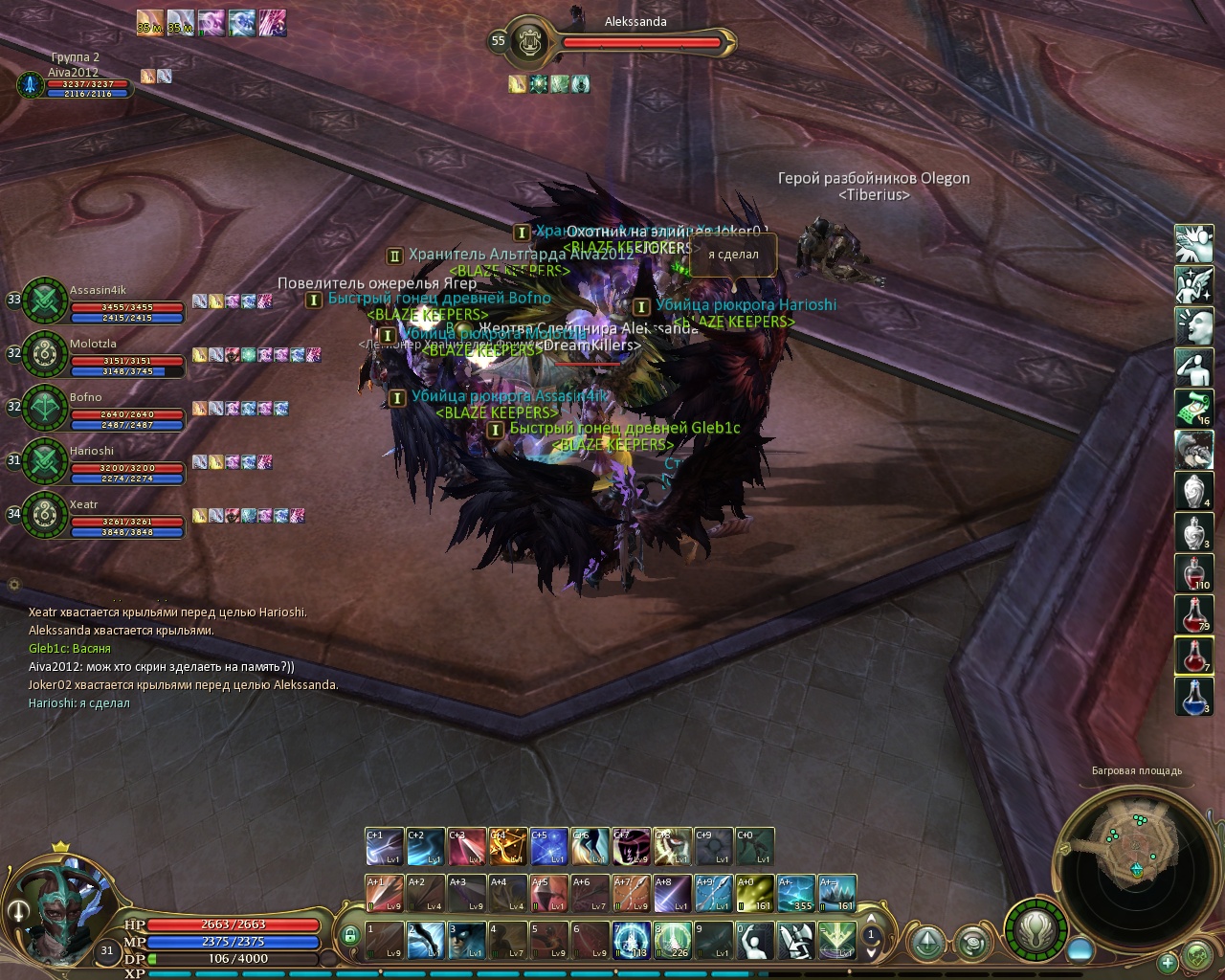Click the chat settings gear icon

pyautogui.click(x=14, y=584)
